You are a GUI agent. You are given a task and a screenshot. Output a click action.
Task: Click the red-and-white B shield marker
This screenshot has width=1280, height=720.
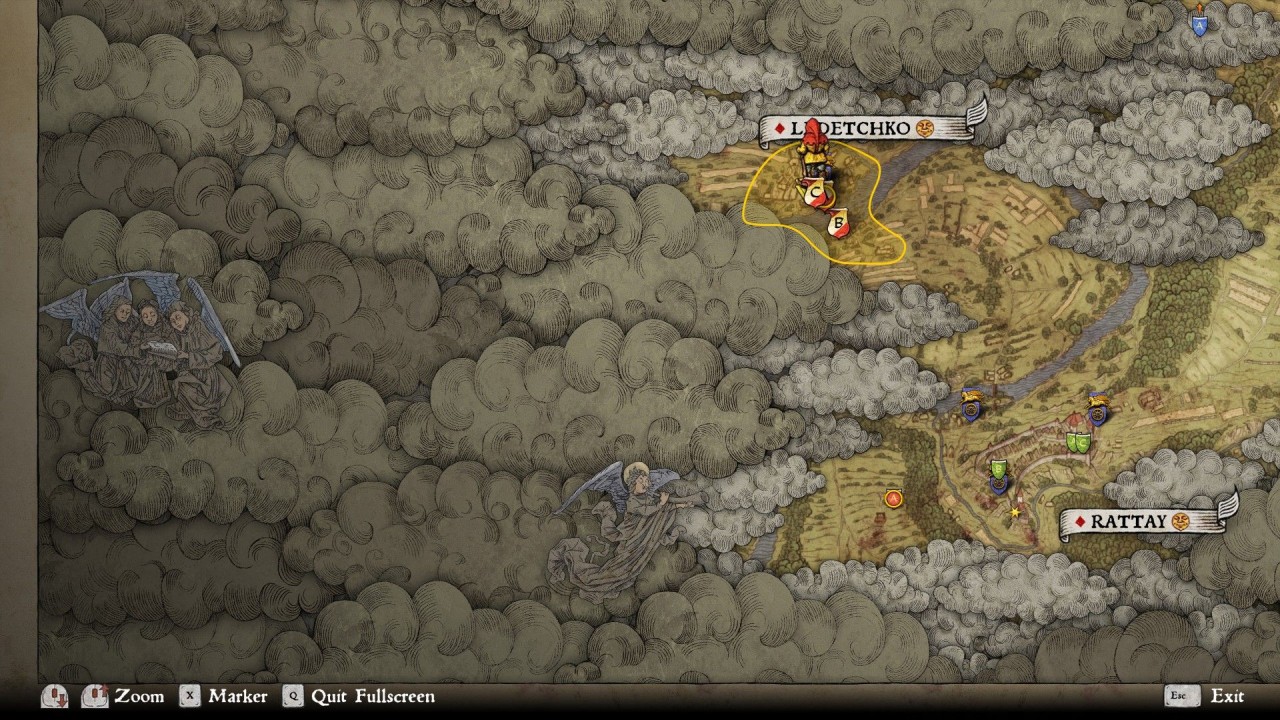point(839,224)
